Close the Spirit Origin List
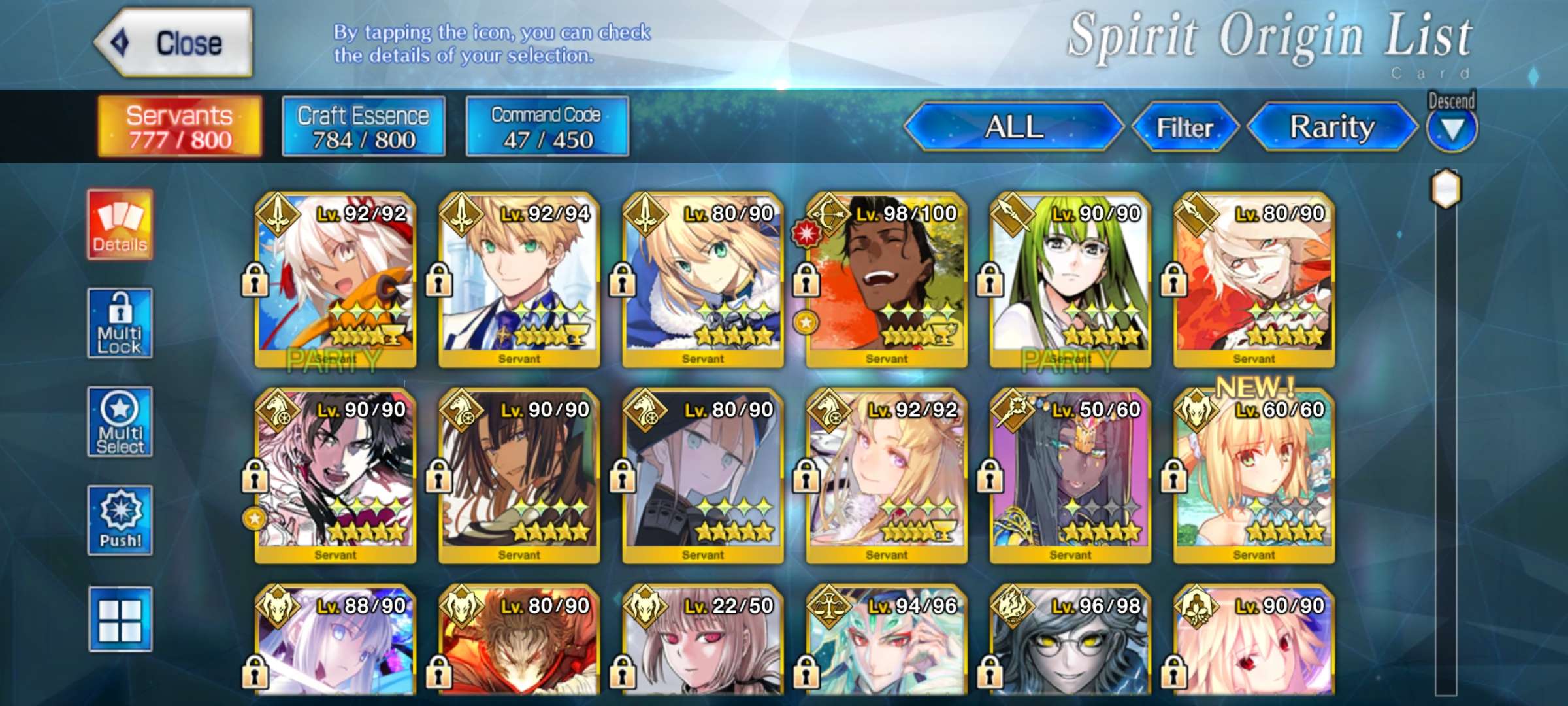This screenshot has width=1568, height=706. pos(174,43)
